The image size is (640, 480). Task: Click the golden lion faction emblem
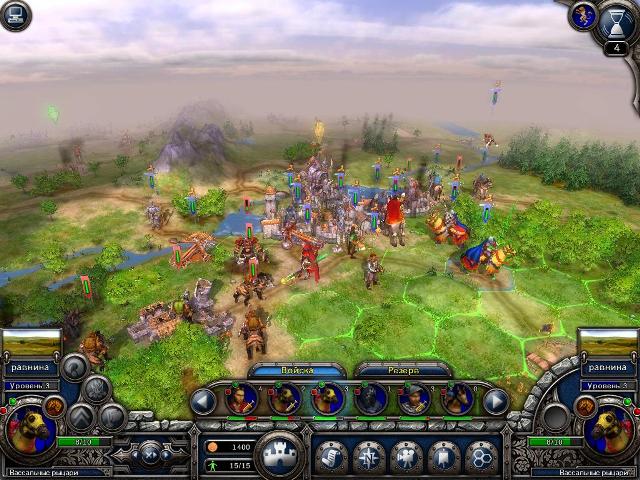[x=583, y=14]
